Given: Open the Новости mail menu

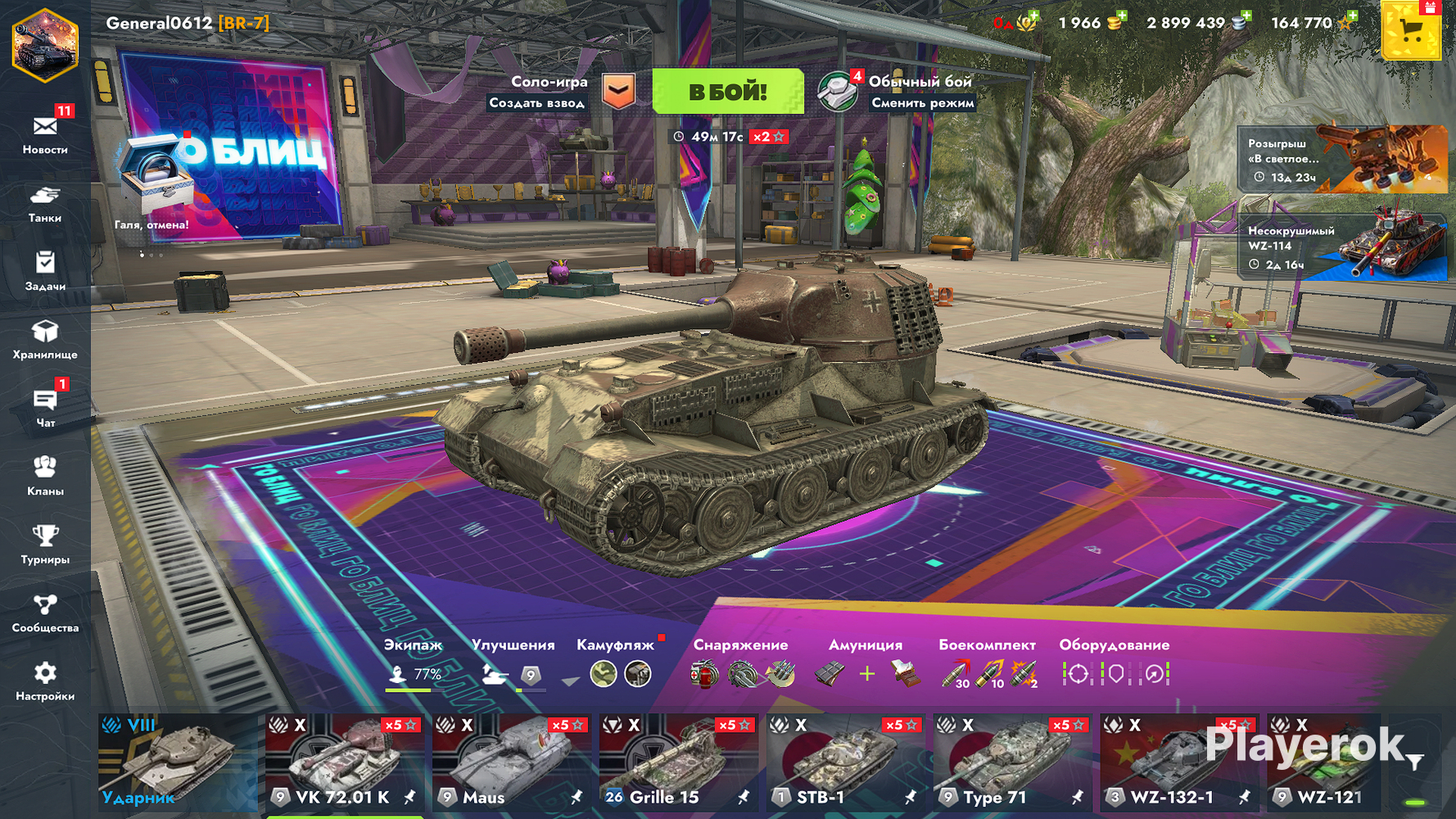Looking at the screenshot, I should 45,134.
